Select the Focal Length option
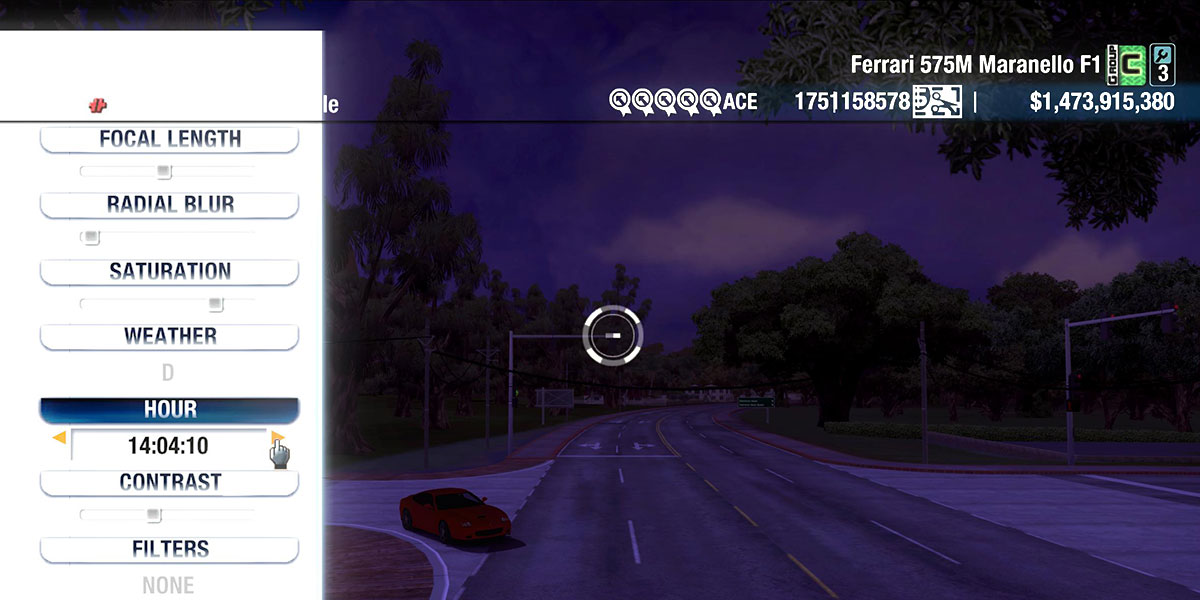1200x600 pixels. tap(169, 139)
